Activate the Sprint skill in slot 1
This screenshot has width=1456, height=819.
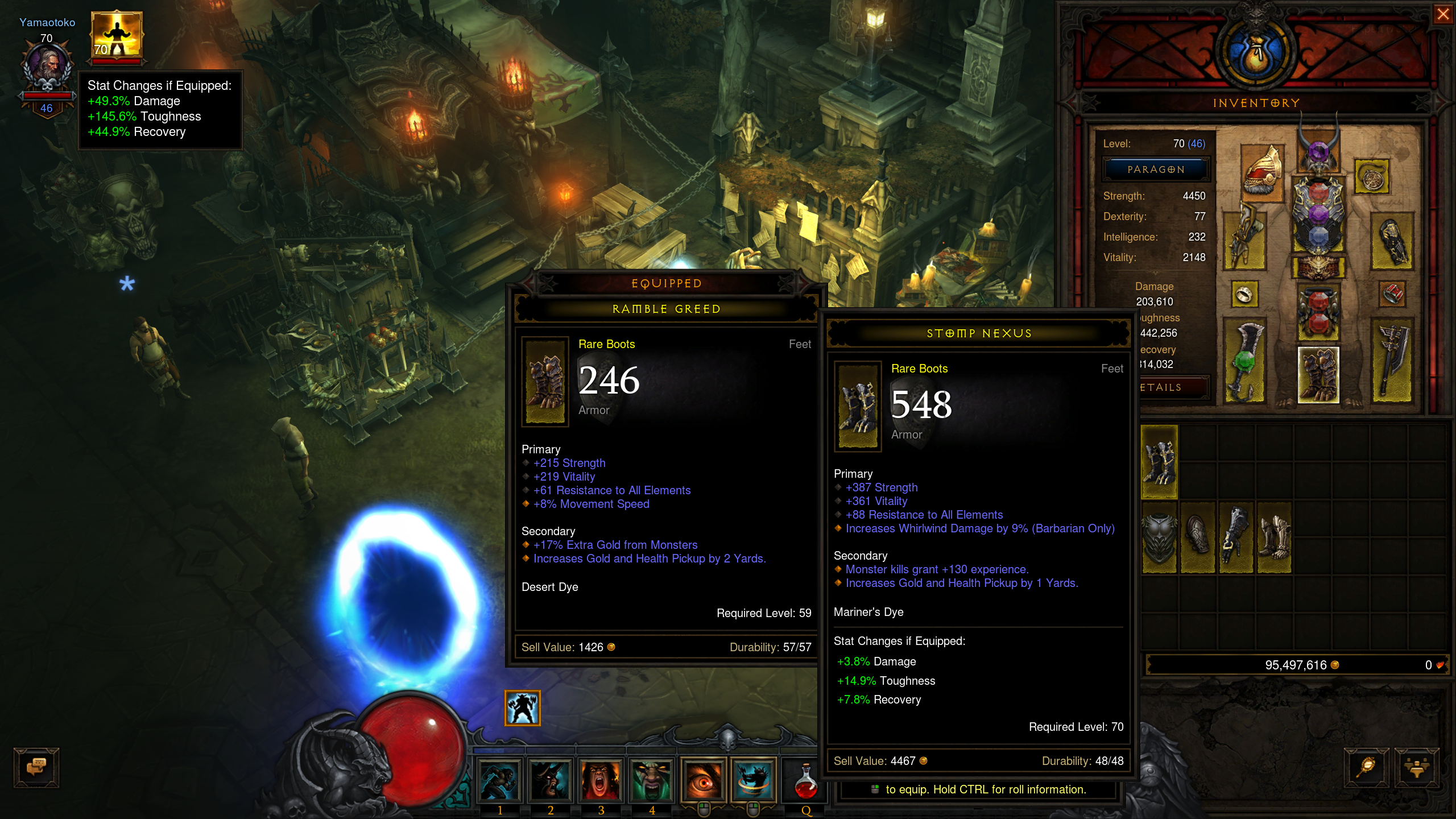pos(499,780)
